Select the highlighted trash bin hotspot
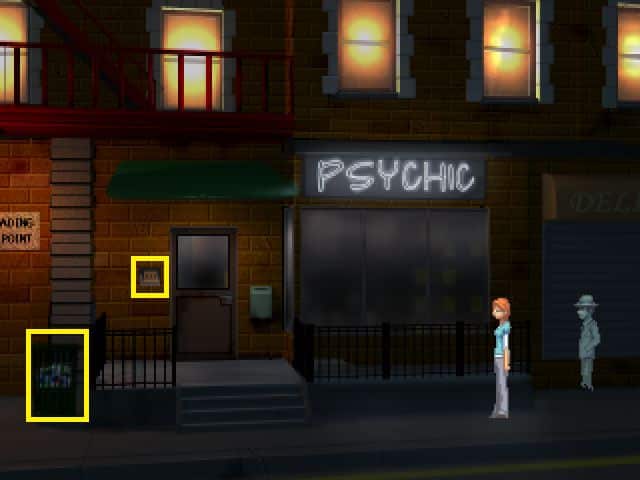This screenshot has width=640, height=480. point(57,375)
